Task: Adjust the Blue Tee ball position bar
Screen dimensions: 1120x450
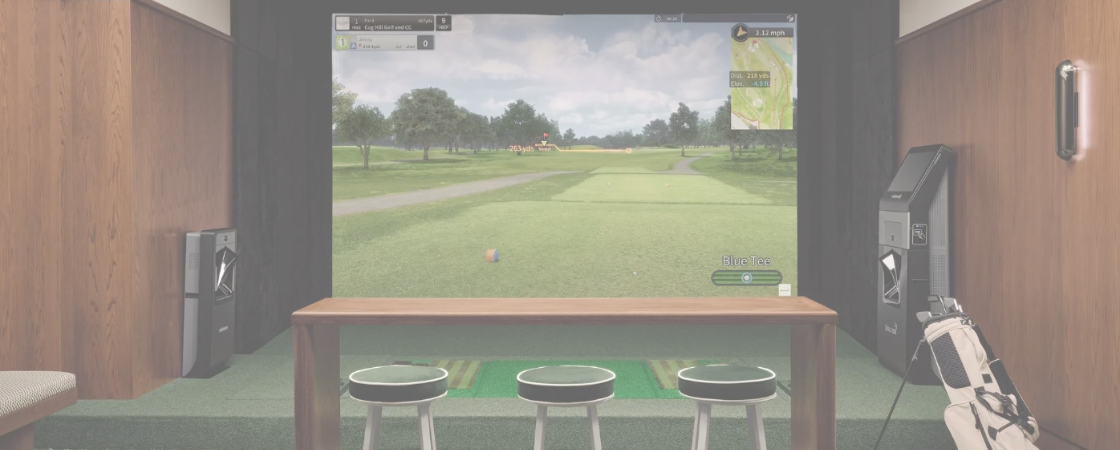Action: (x=747, y=277)
